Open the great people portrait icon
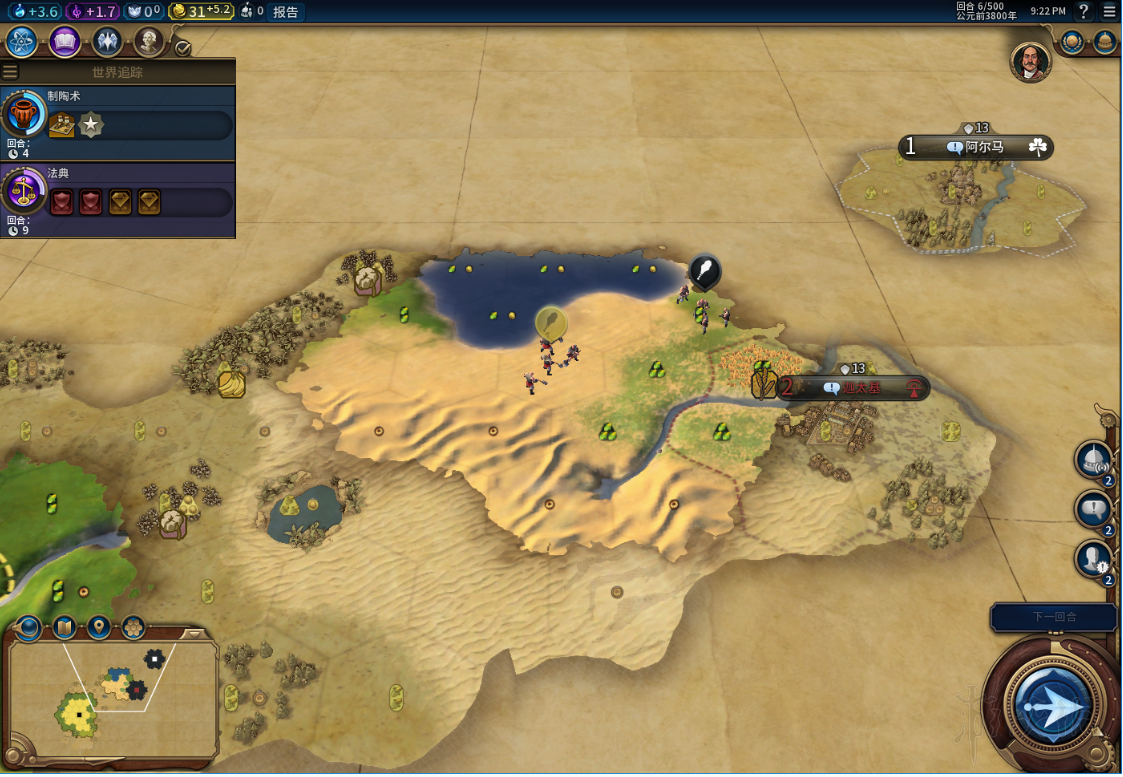Viewport: 1123px width, 777px height. pyautogui.click(x=149, y=42)
